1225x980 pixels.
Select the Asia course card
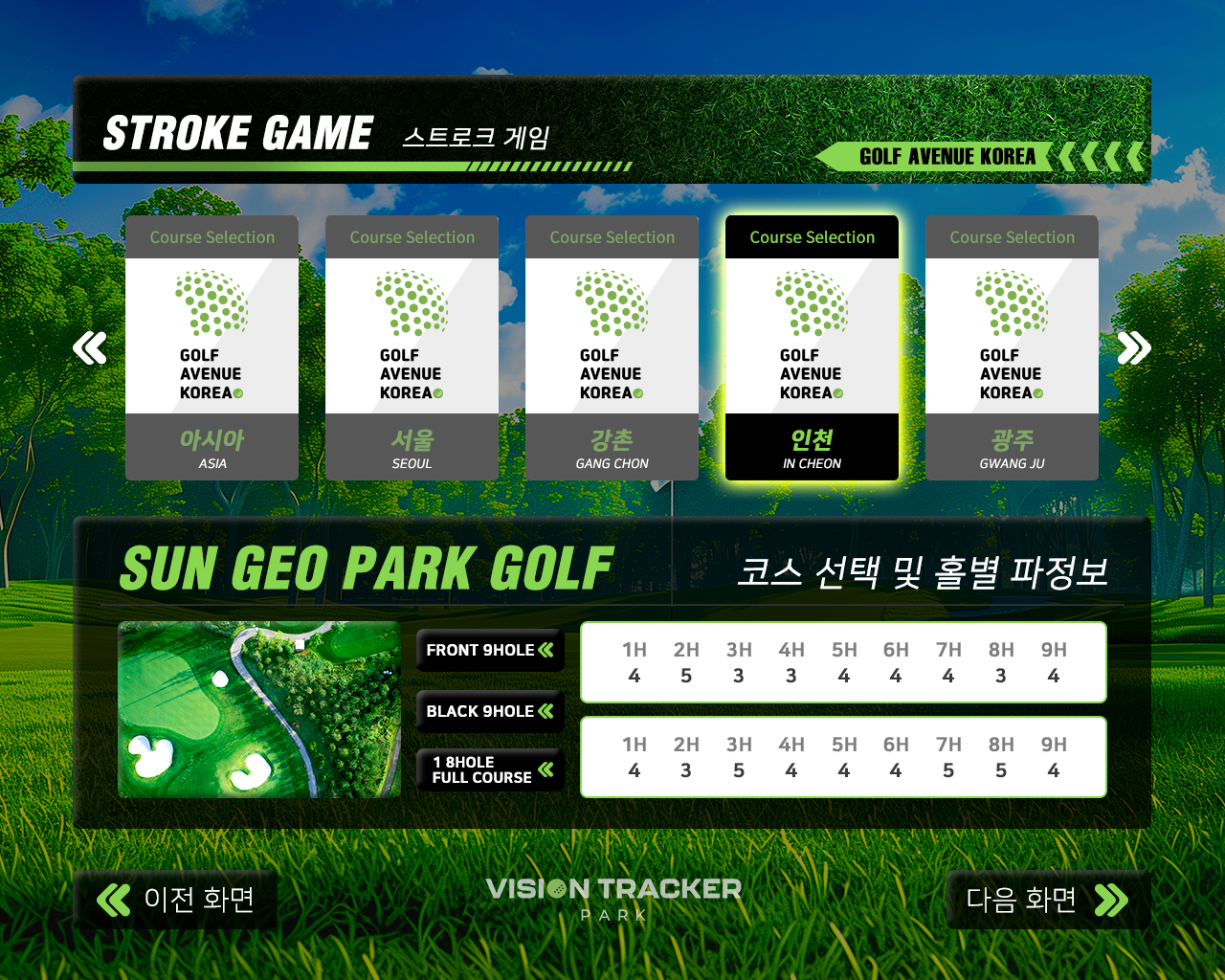(212, 348)
